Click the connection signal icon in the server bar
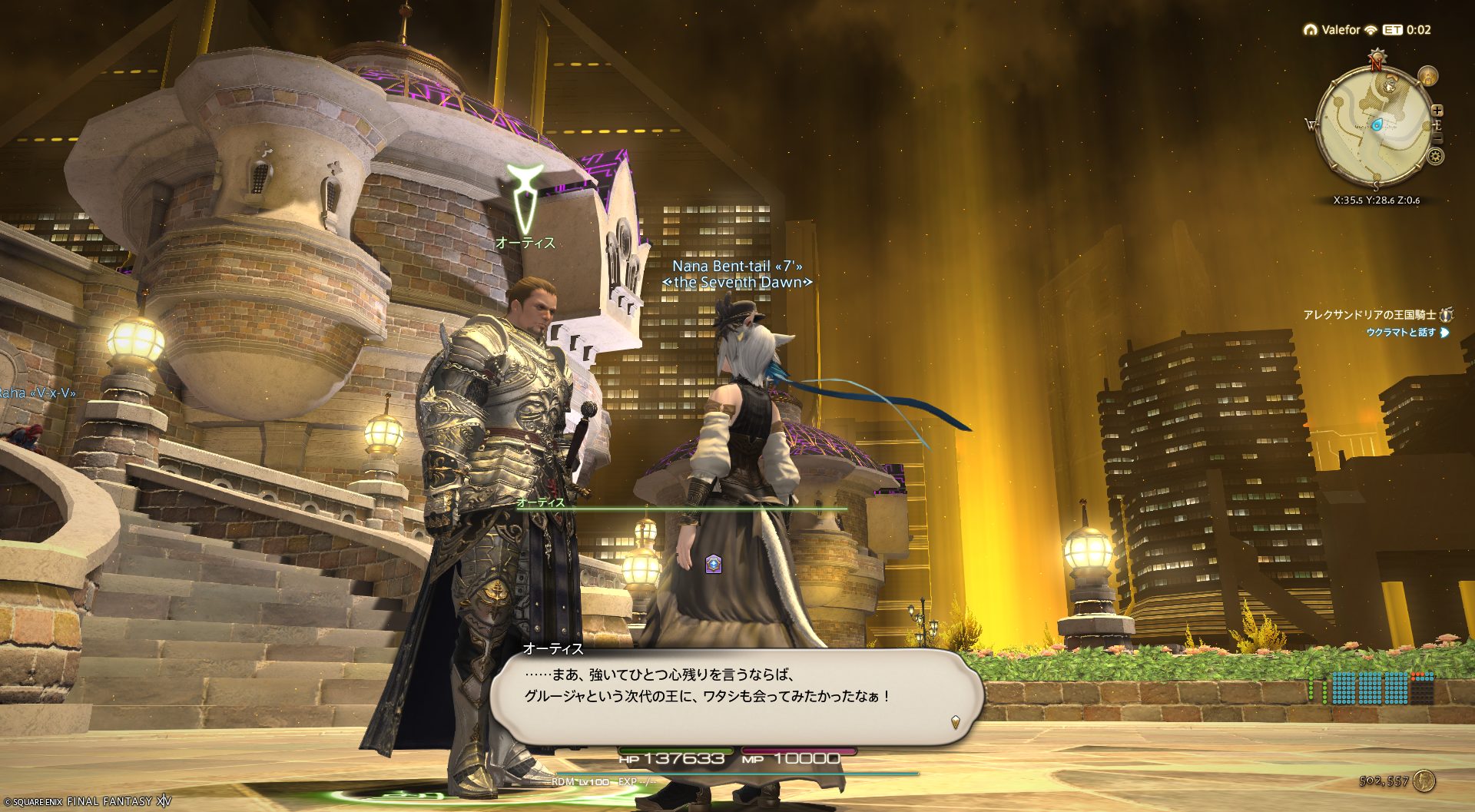Viewport: 1475px width, 812px height. 1371,30
